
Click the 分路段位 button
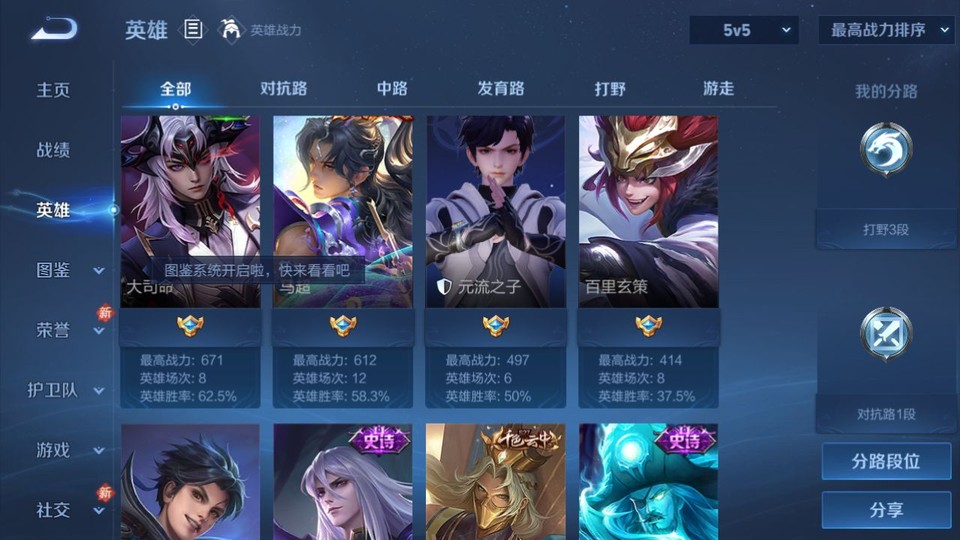tap(886, 462)
